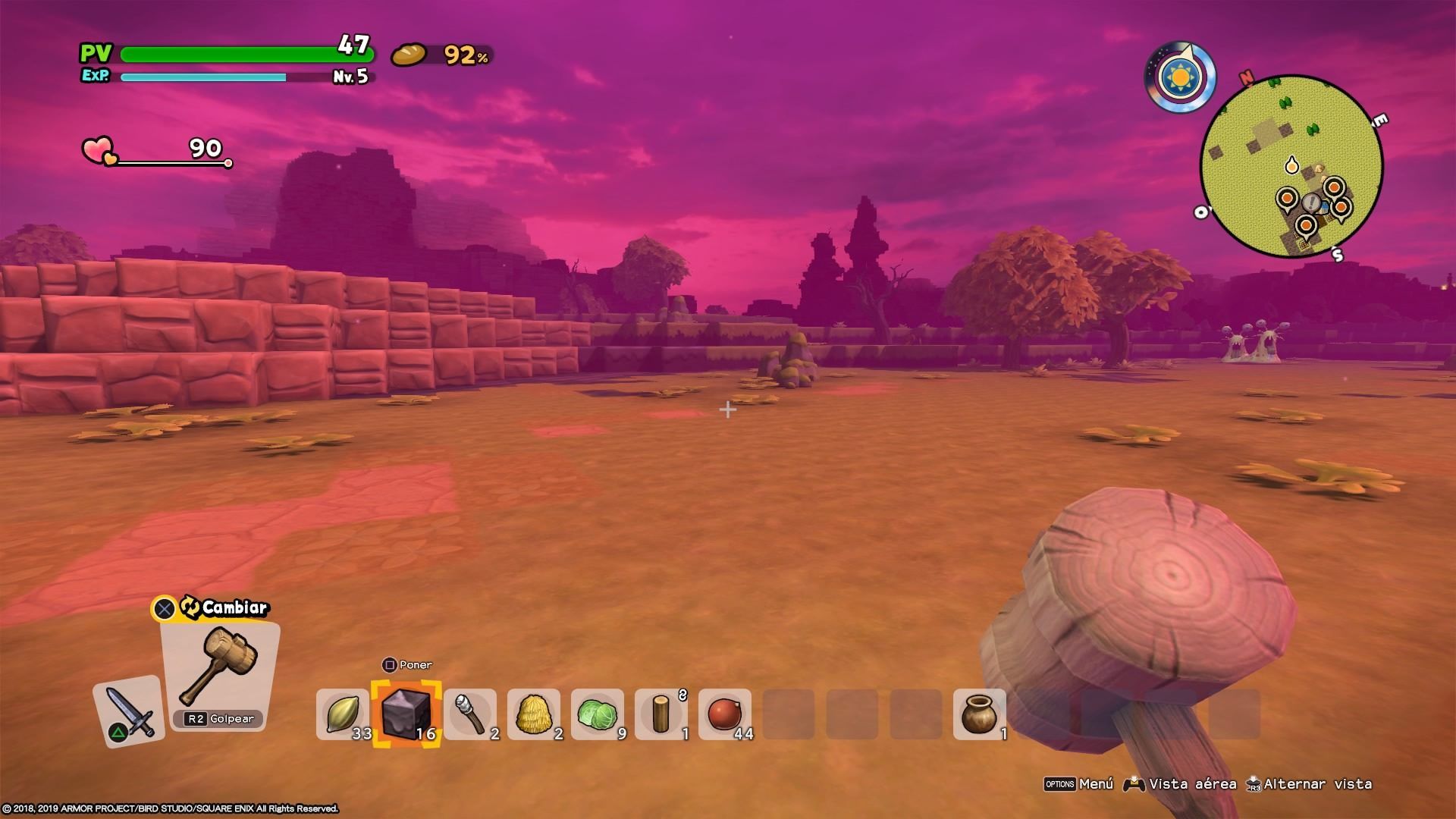Click the sun day-cycle indicator
Screen dimensions: 1456x819
tap(1178, 77)
